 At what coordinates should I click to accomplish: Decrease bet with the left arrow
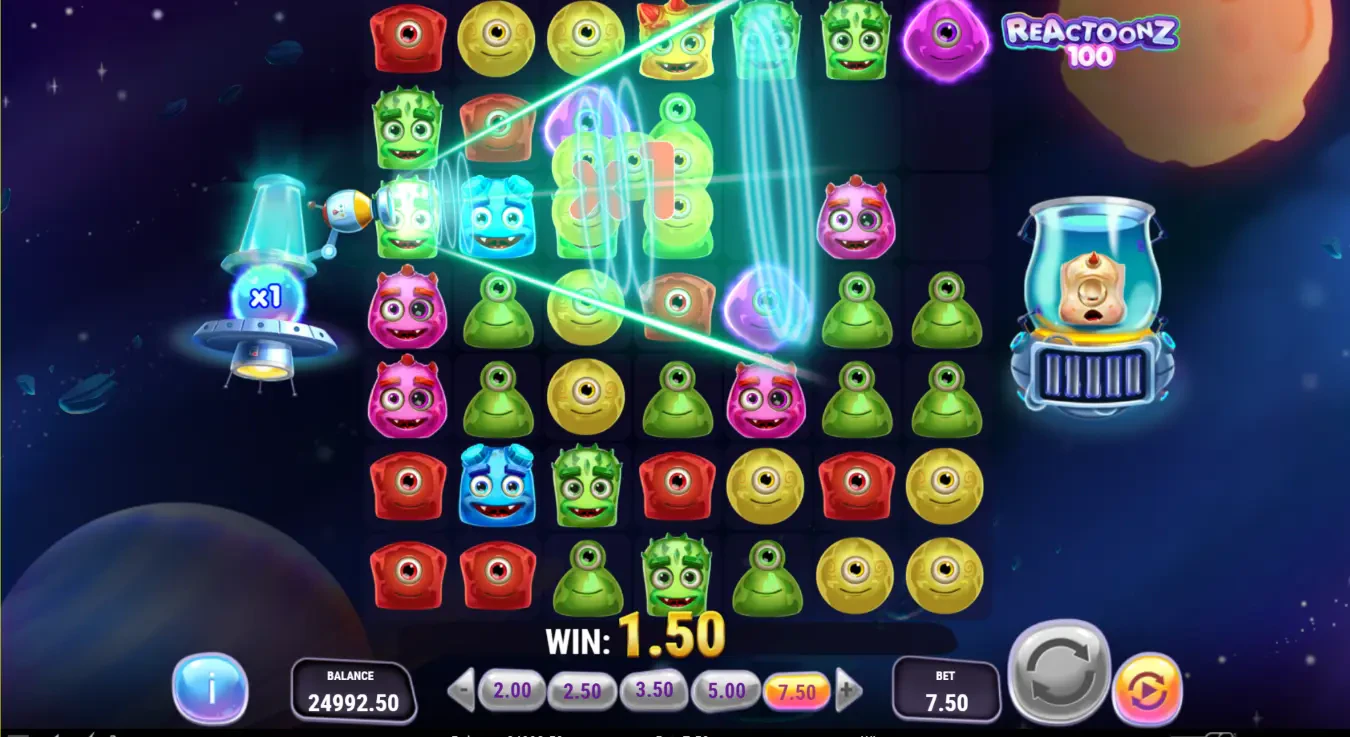tap(461, 690)
